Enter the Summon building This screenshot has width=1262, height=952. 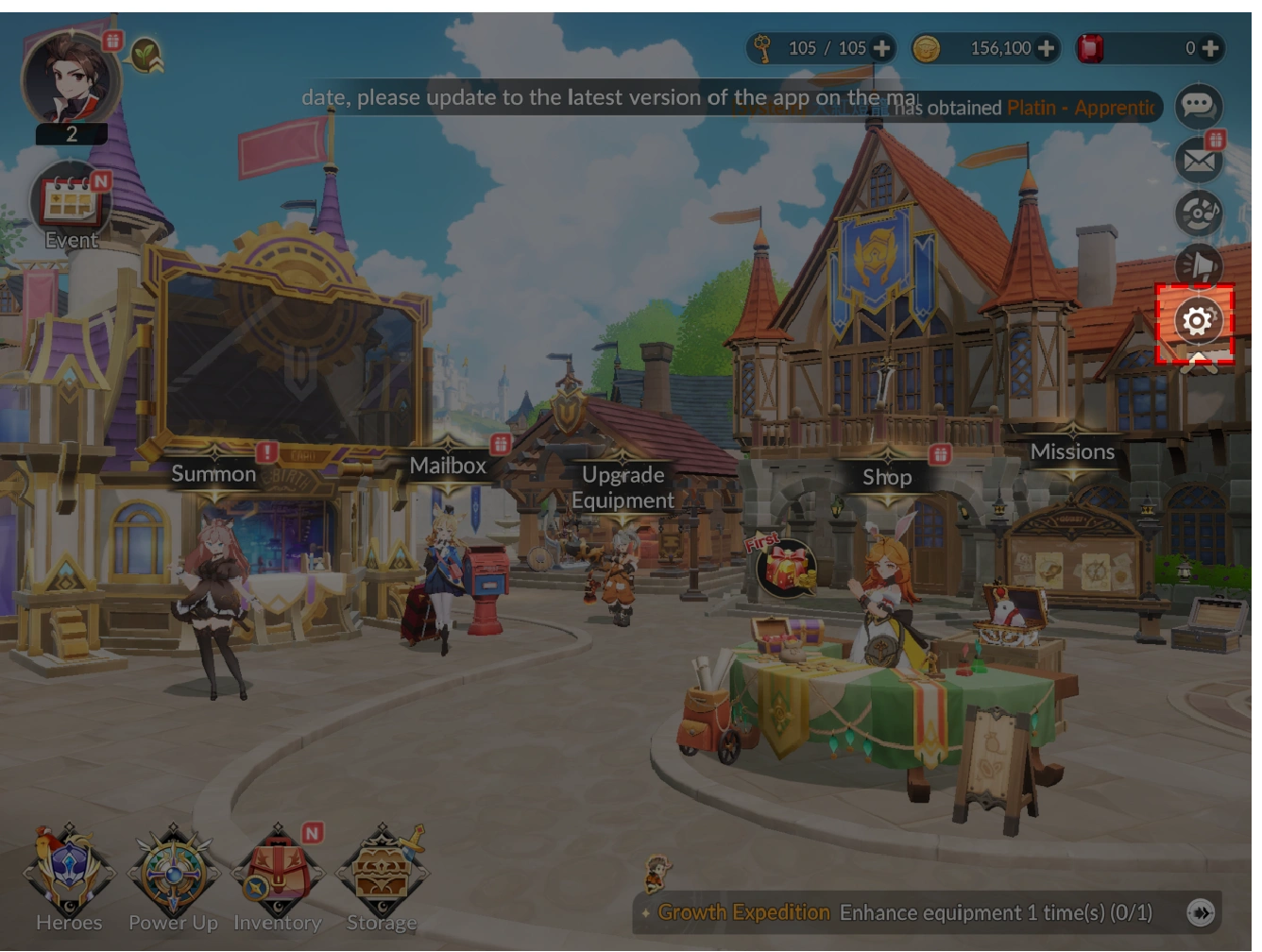click(213, 474)
